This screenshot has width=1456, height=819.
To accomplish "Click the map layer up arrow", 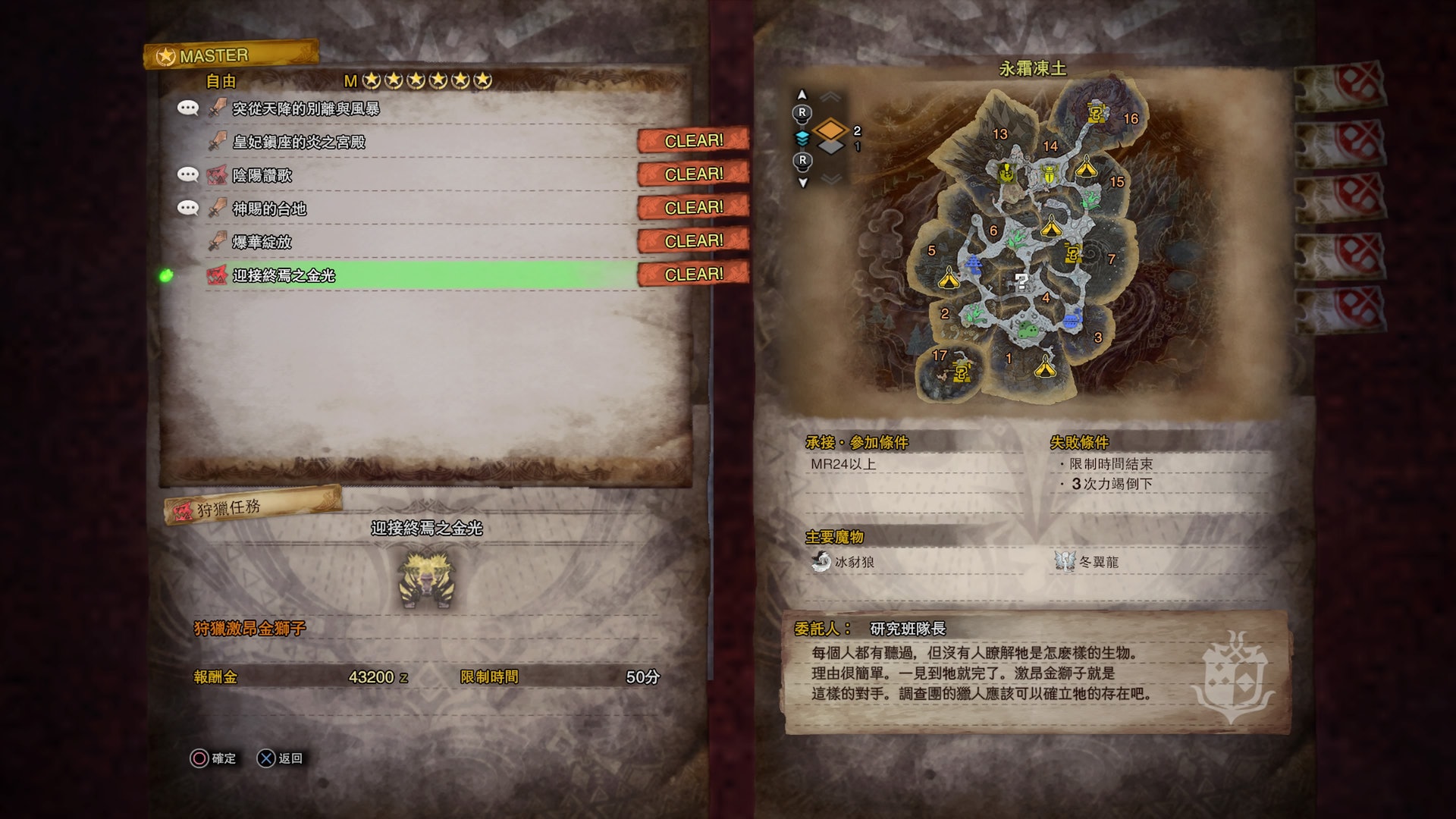I will [802, 96].
